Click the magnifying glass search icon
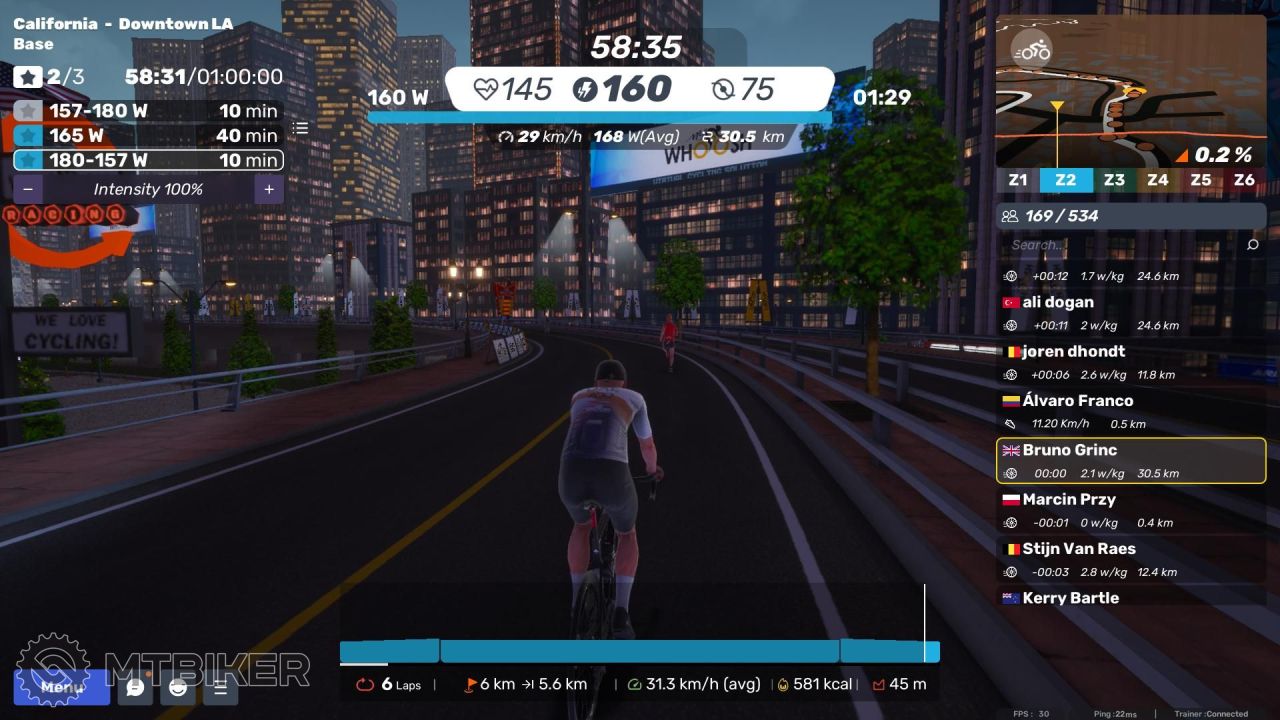Viewport: 1280px width, 720px height. (x=1253, y=245)
